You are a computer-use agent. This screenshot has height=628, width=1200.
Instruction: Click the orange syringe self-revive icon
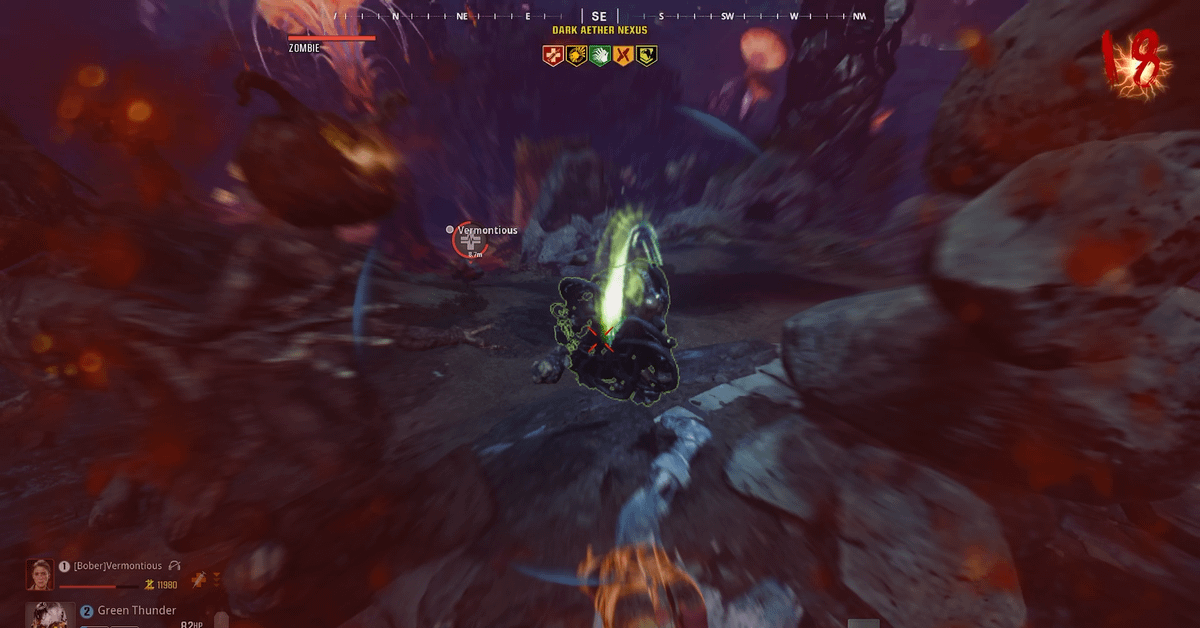200,578
